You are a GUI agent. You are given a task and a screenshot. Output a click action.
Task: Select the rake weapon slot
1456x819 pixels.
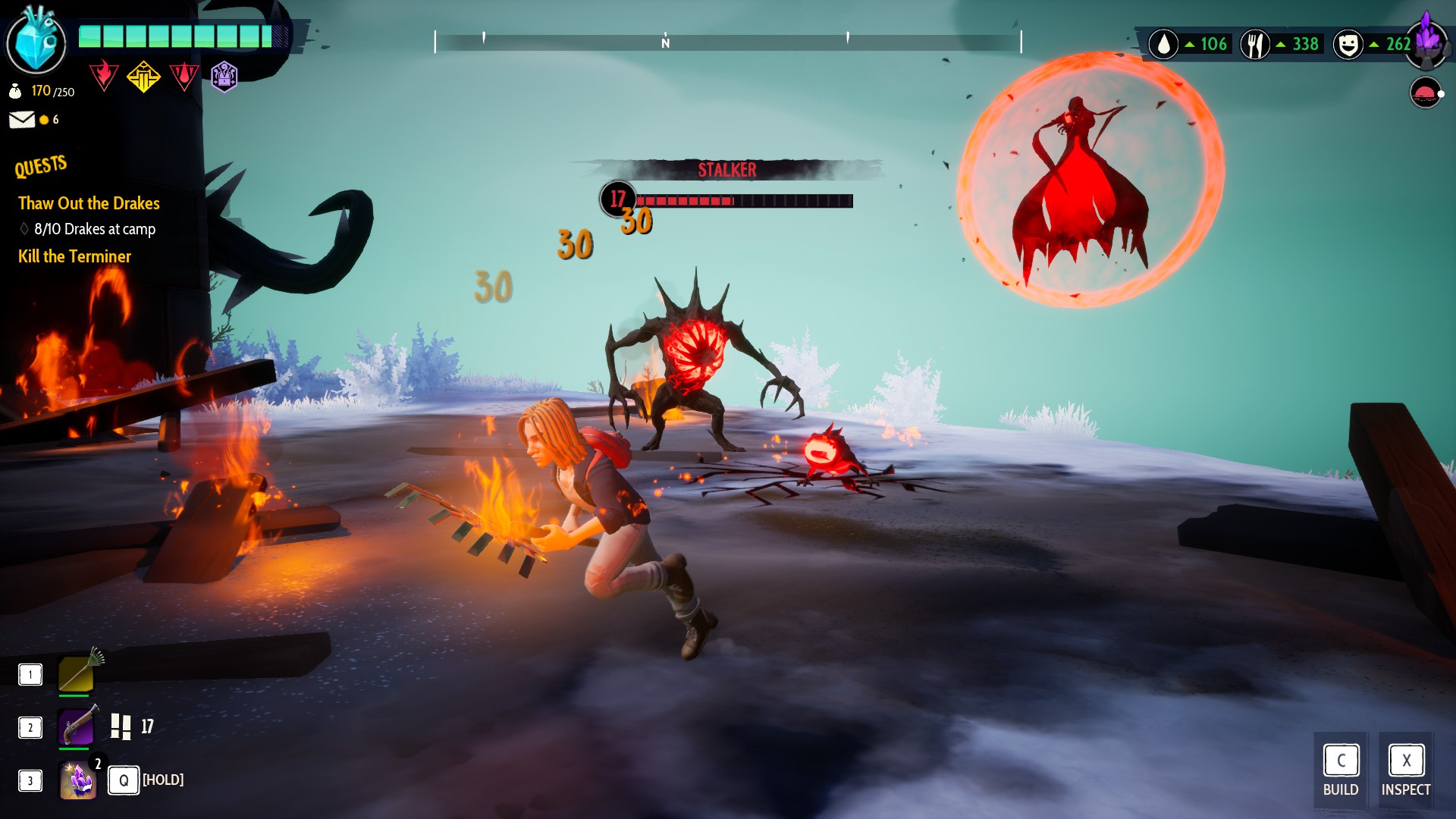coord(77,673)
